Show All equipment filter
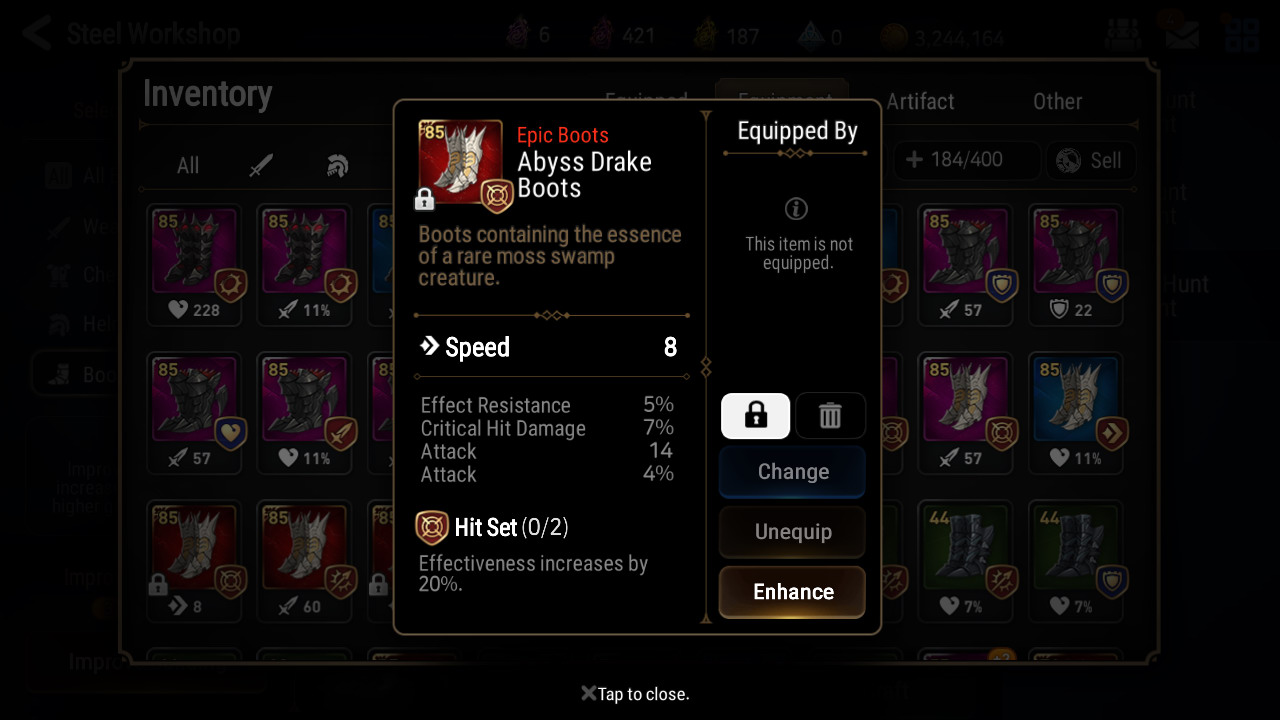The image size is (1280, 720). pos(188,166)
